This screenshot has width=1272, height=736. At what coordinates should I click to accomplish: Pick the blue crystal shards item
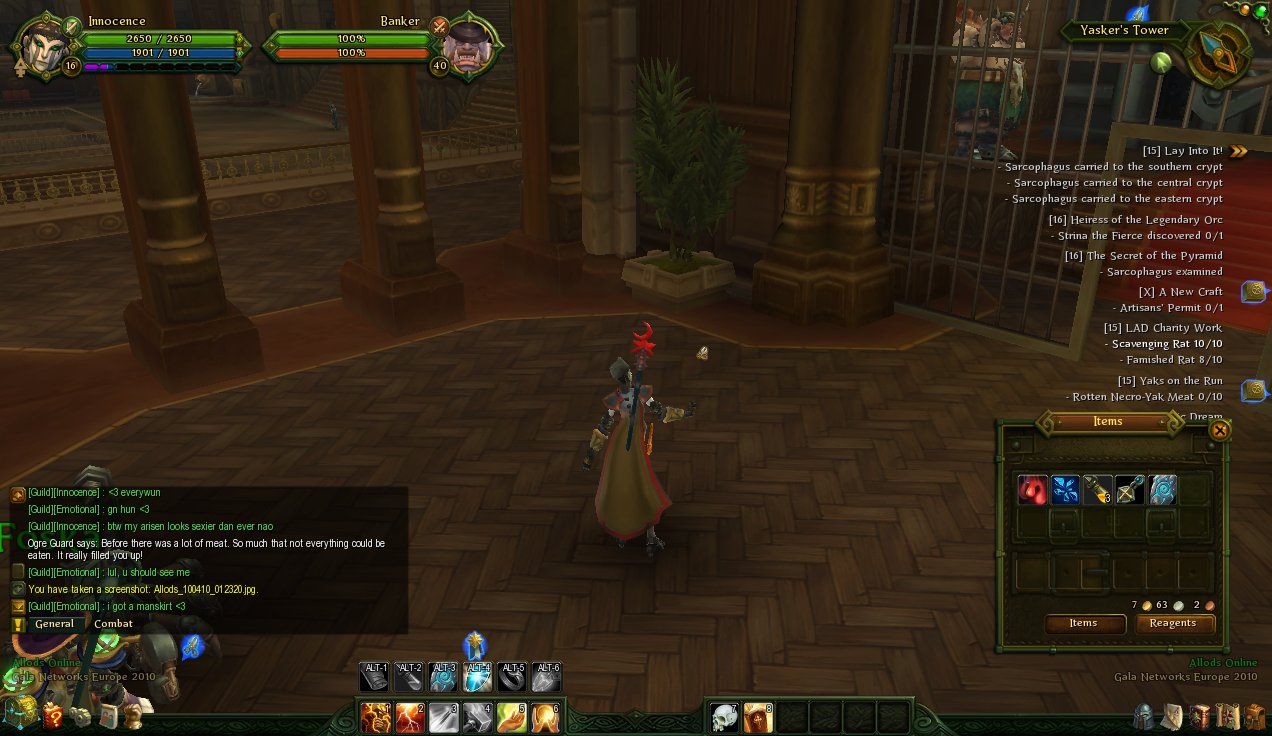click(x=1065, y=490)
